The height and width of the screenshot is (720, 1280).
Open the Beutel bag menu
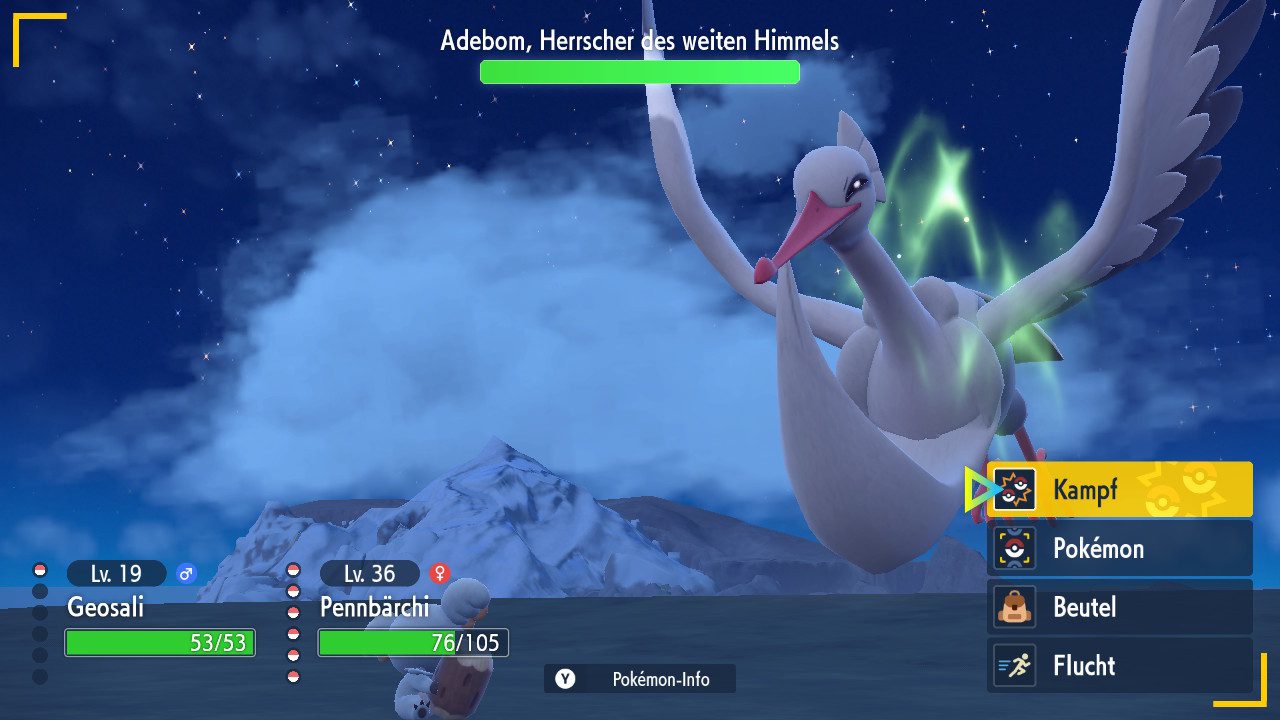(1119, 607)
